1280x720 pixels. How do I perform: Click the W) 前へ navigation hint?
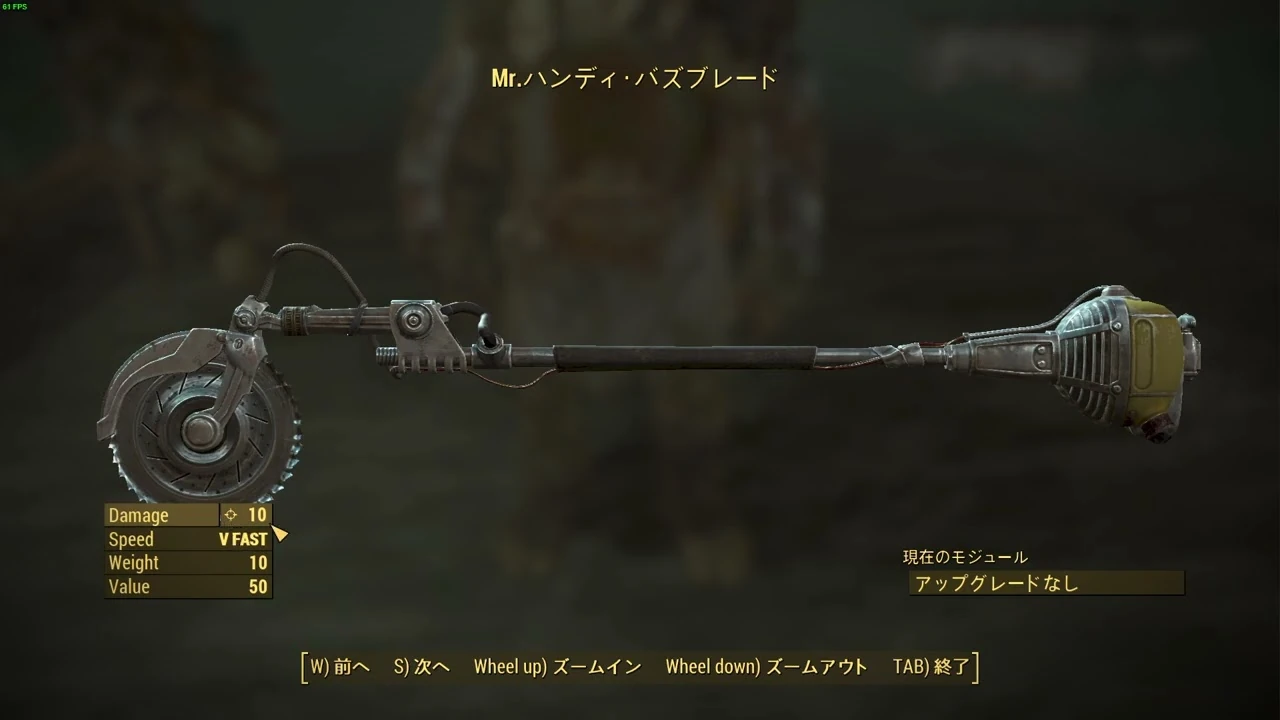pyautogui.click(x=337, y=665)
